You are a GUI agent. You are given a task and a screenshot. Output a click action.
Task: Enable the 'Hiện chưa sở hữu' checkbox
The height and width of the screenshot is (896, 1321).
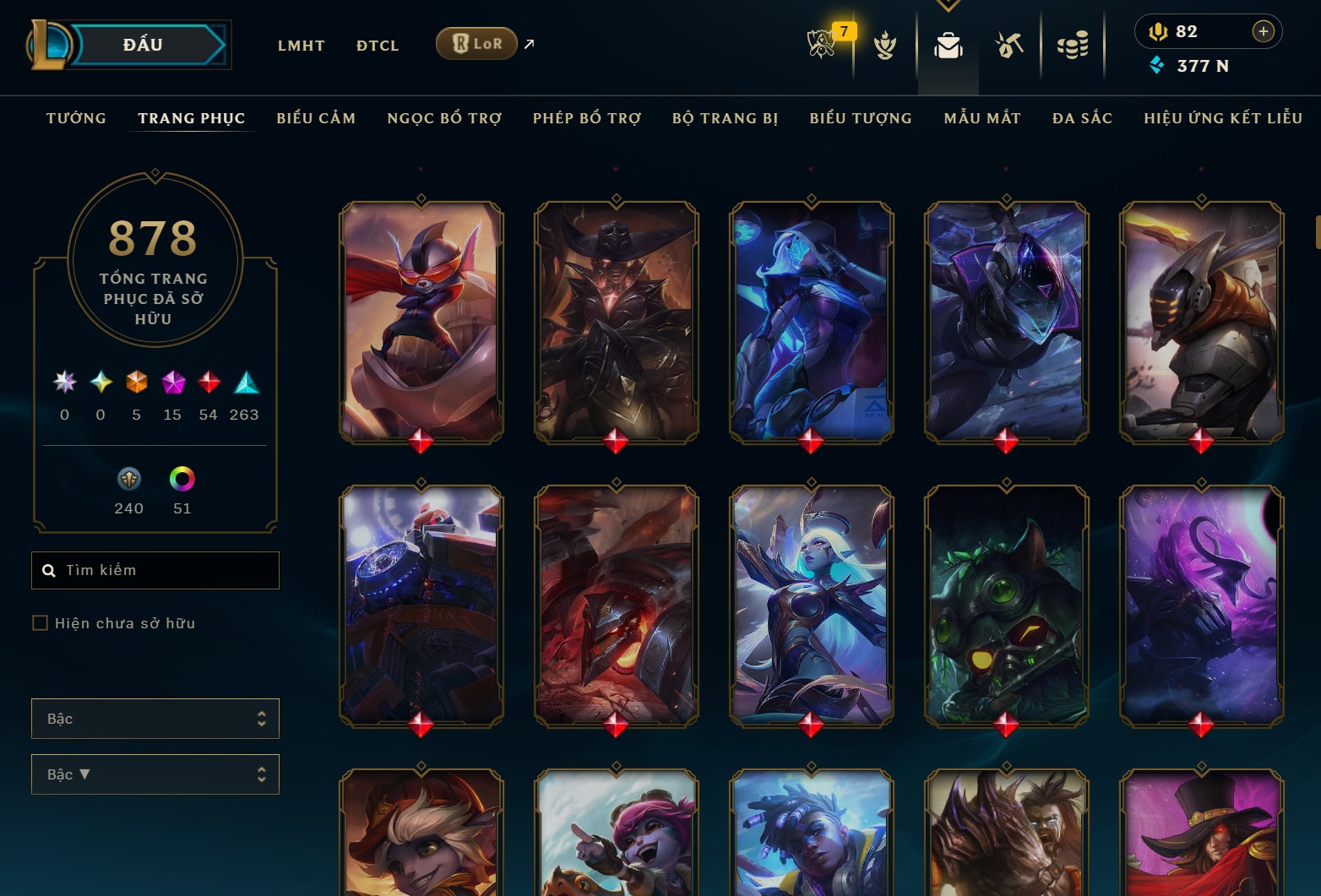tap(40, 622)
